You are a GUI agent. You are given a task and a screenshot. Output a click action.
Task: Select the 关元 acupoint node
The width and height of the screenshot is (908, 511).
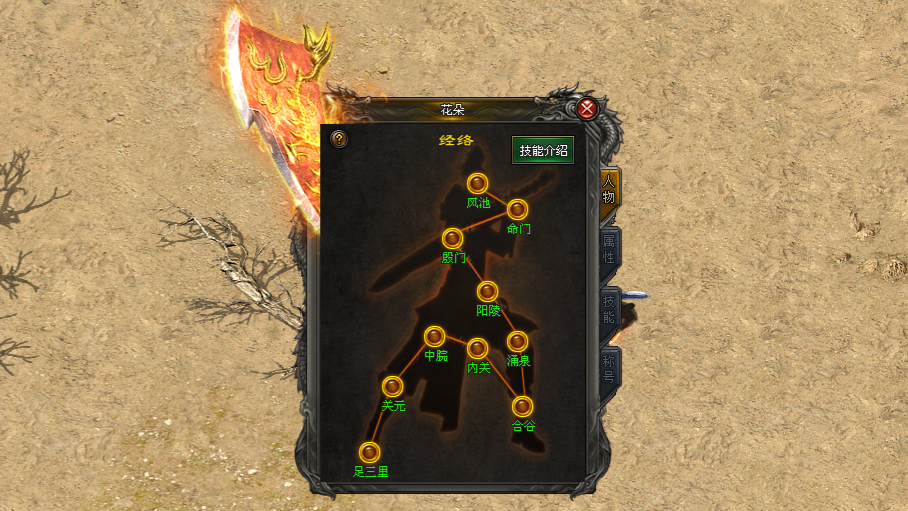pyautogui.click(x=392, y=387)
